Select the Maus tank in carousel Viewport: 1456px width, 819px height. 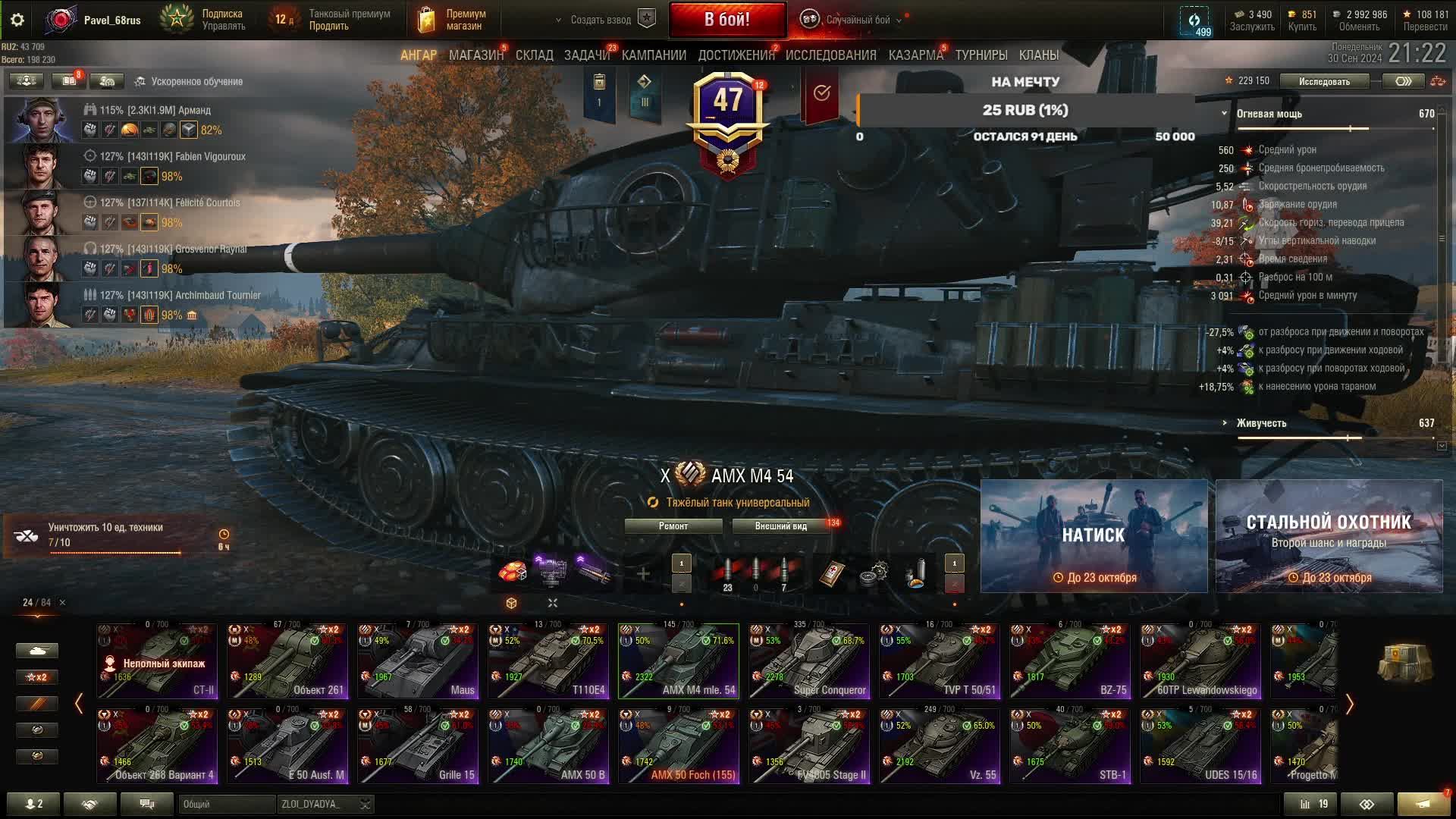click(x=418, y=661)
